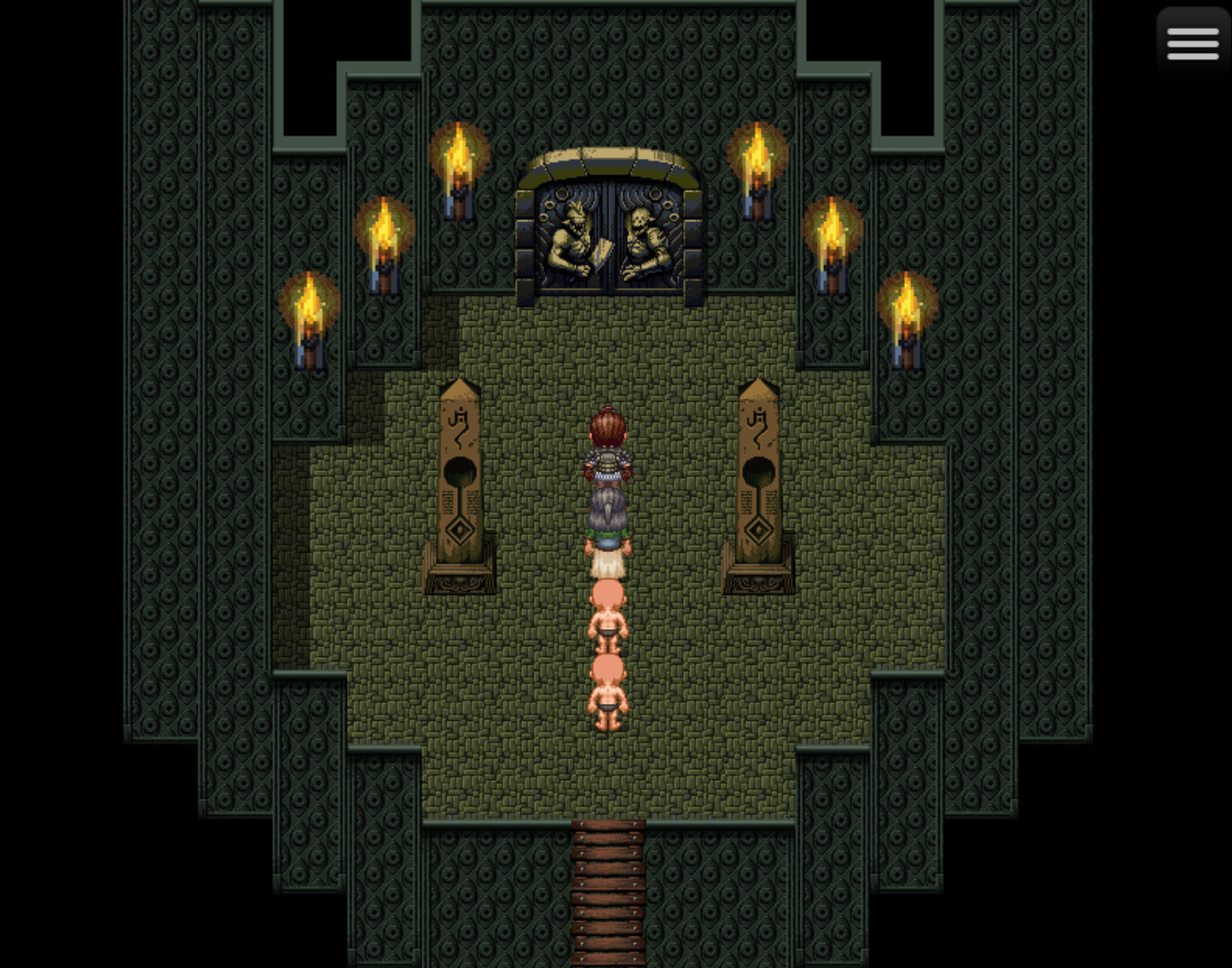The height and width of the screenshot is (968, 1232).
Task: Click the right obelisk with runic inscriptions
Action: click(758, 476)
